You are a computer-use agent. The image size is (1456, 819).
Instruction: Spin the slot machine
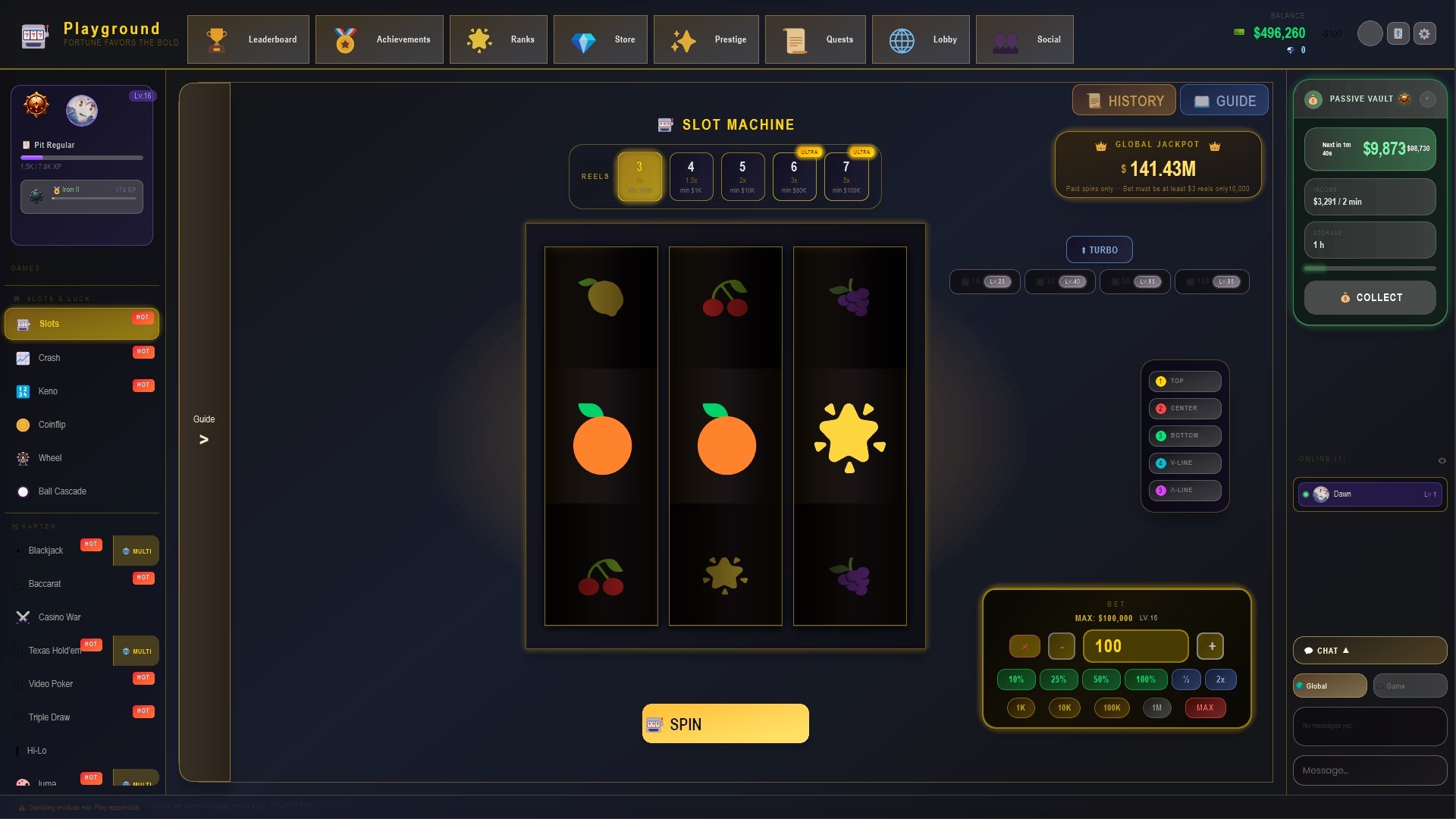click(x=725, y=723)
